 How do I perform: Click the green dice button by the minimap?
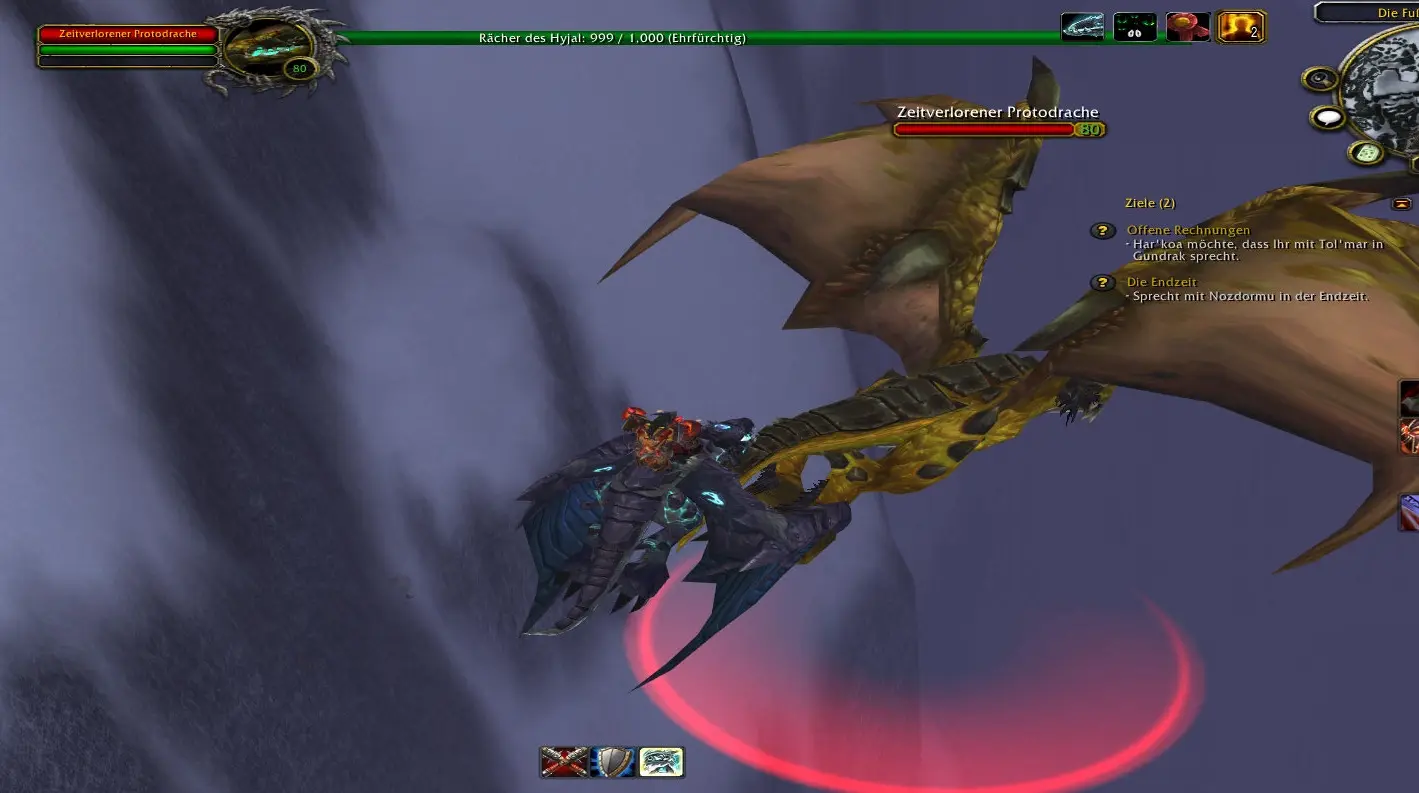[x=1365, y=152]
